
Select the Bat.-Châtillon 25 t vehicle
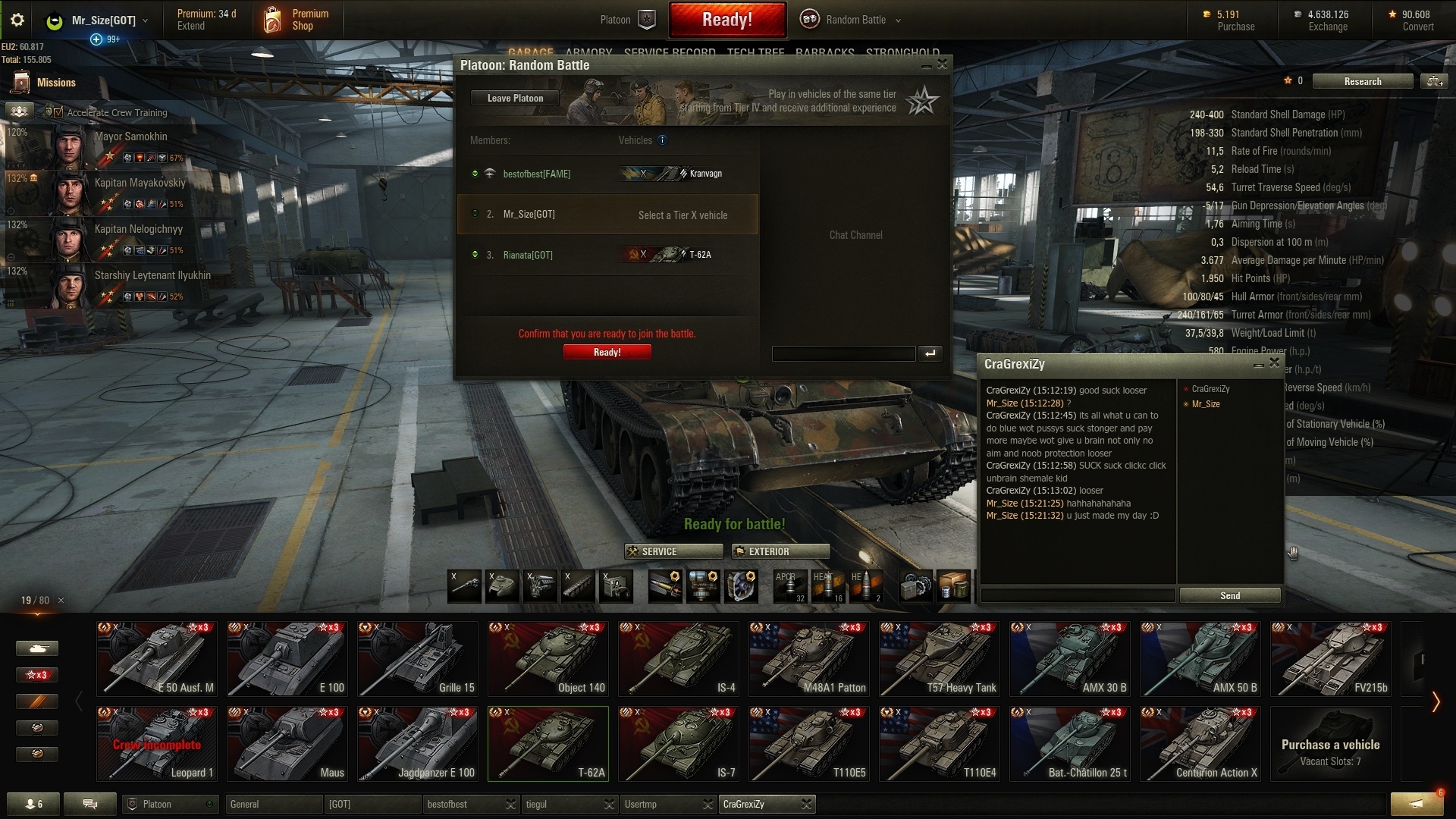[1069, 743]
